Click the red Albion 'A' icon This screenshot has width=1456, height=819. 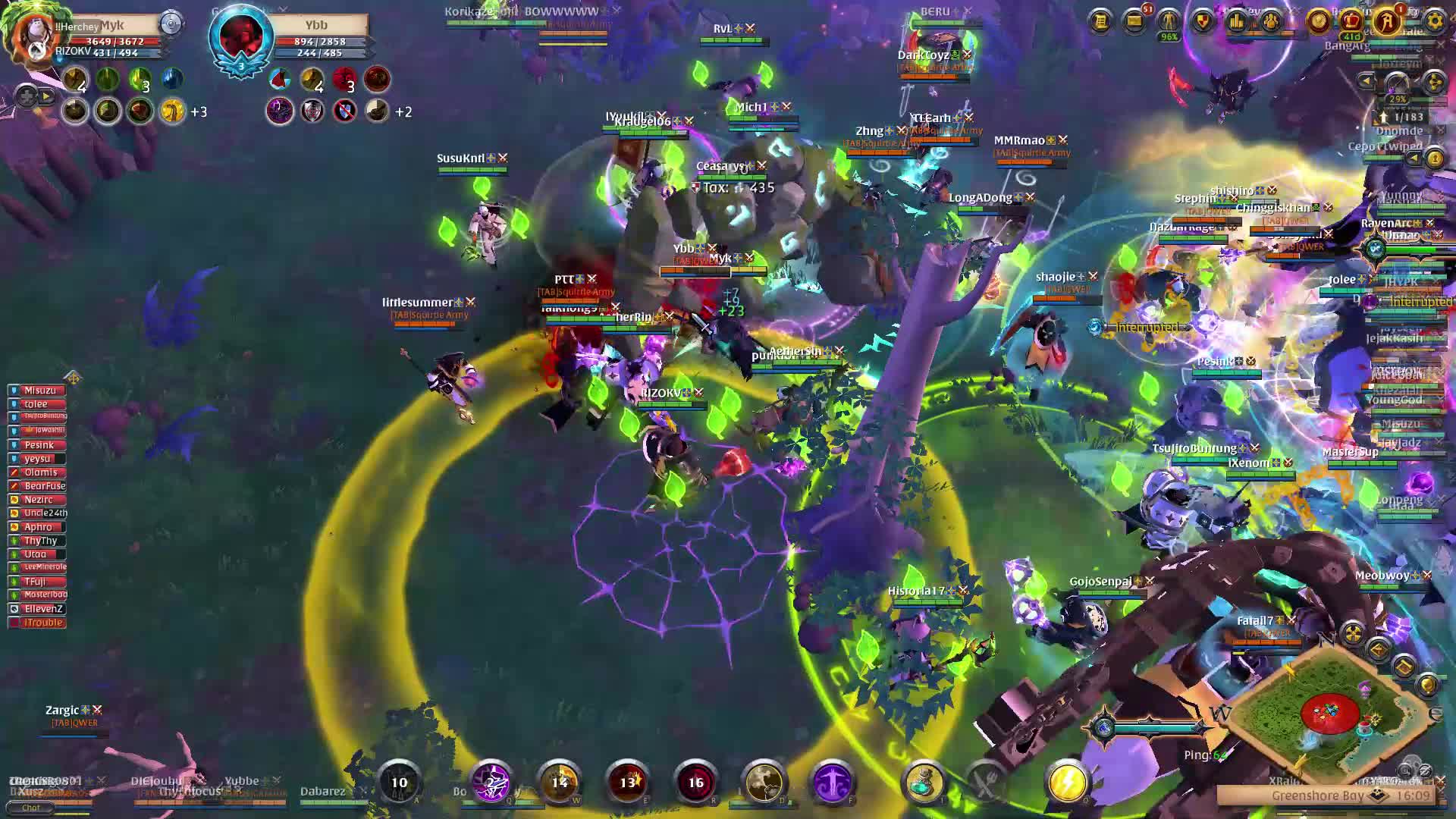tap(1387, 21)
